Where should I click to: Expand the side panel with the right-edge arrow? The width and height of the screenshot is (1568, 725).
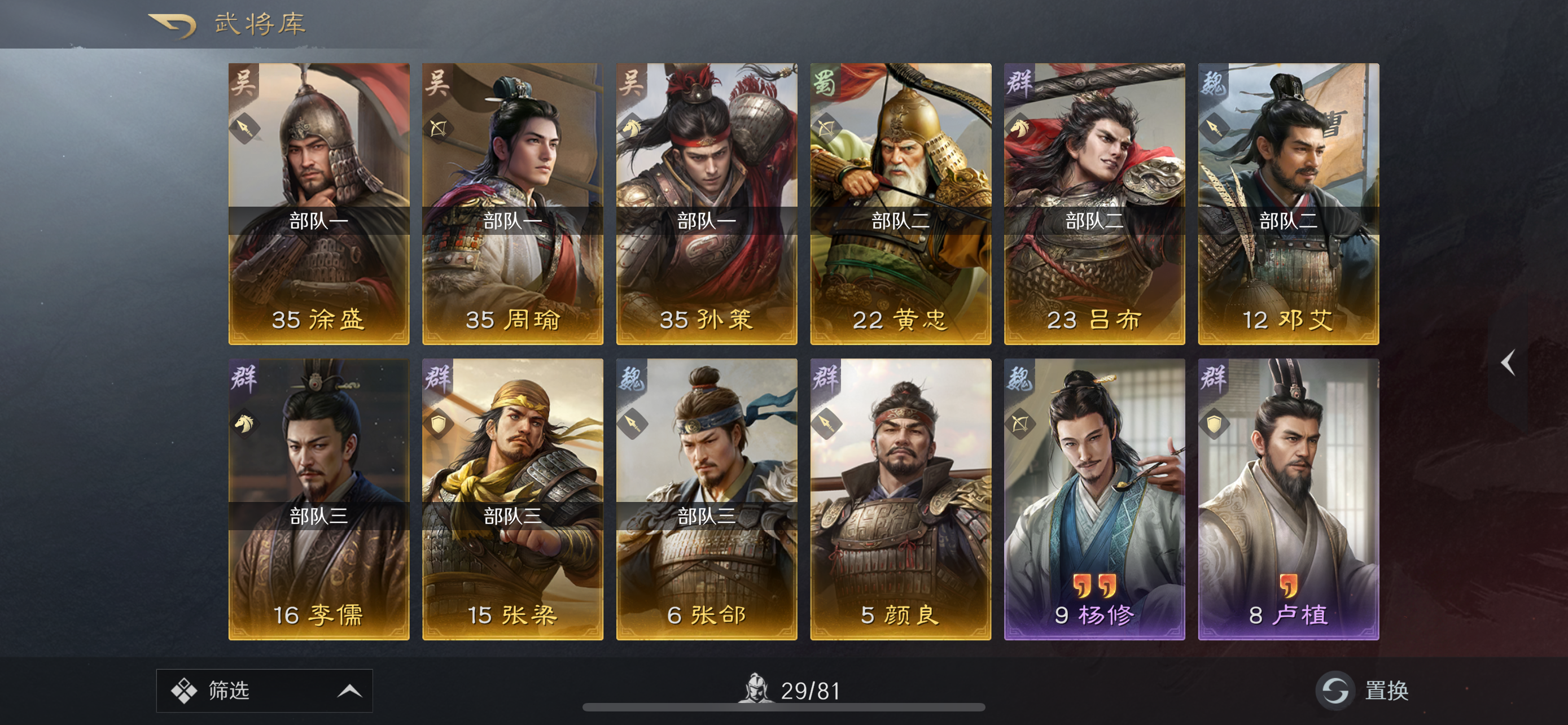[1506, 363]
